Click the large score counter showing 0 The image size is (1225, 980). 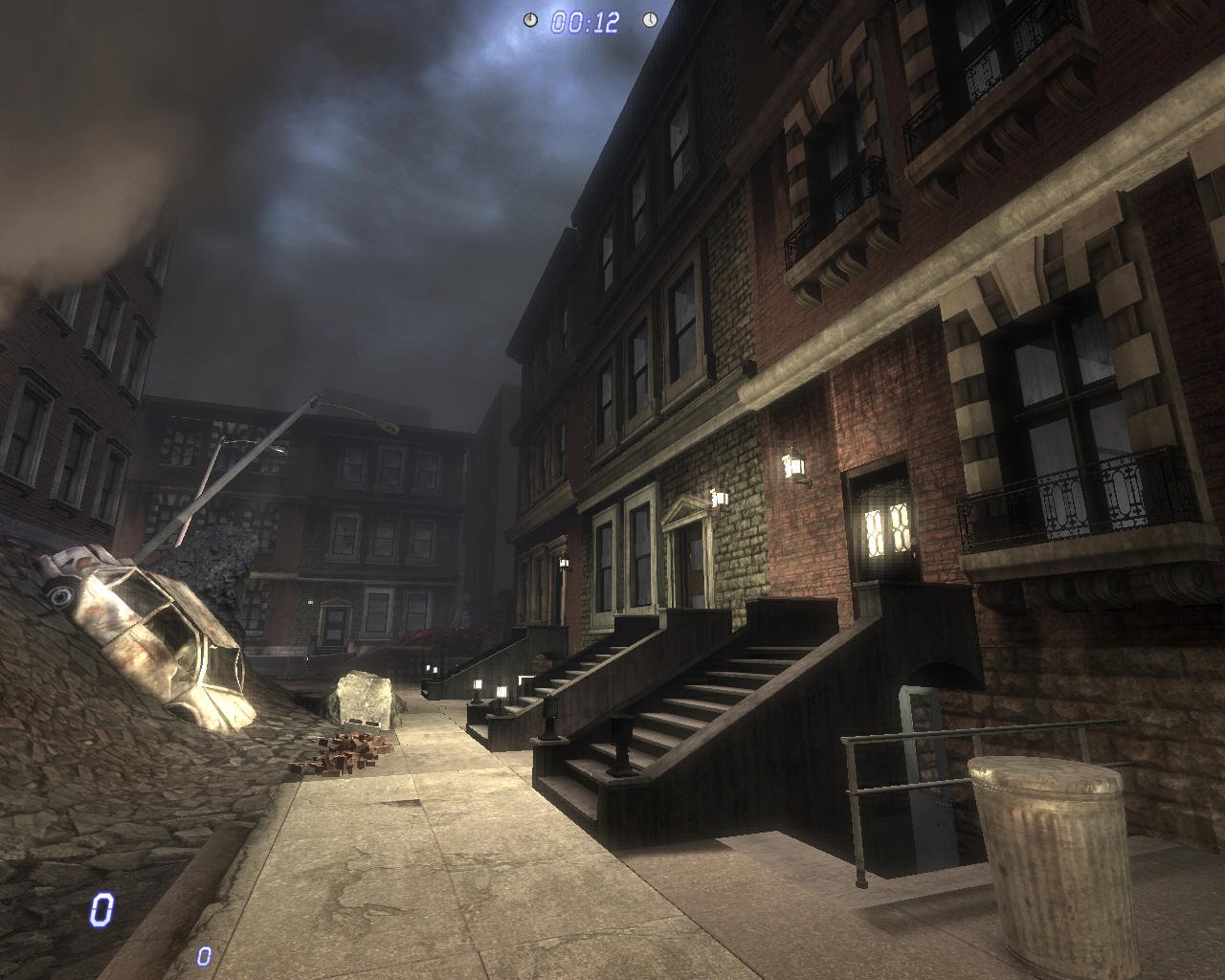click(x=103, y=907)
